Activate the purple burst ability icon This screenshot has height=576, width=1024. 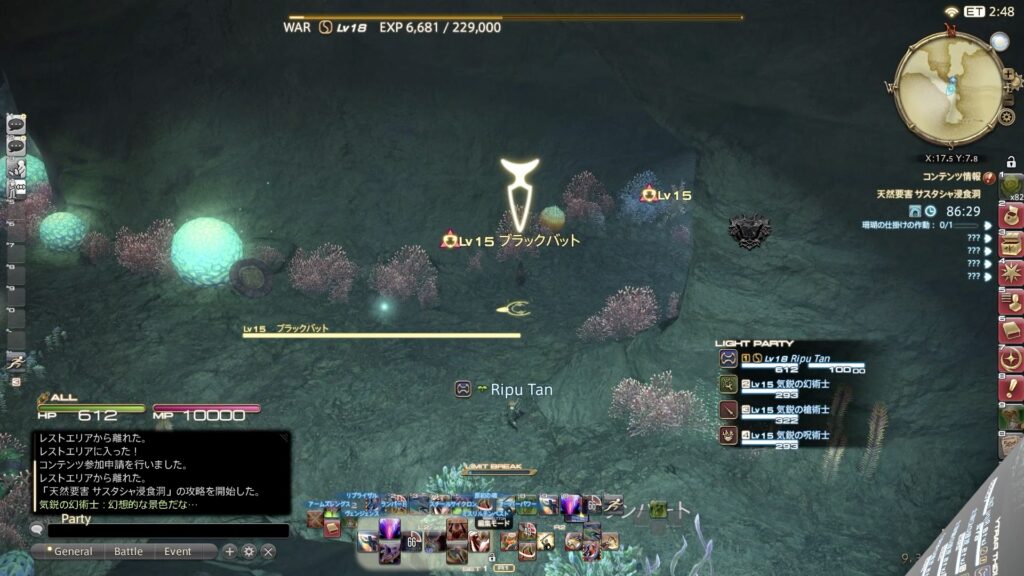click(x=388, y=527)
